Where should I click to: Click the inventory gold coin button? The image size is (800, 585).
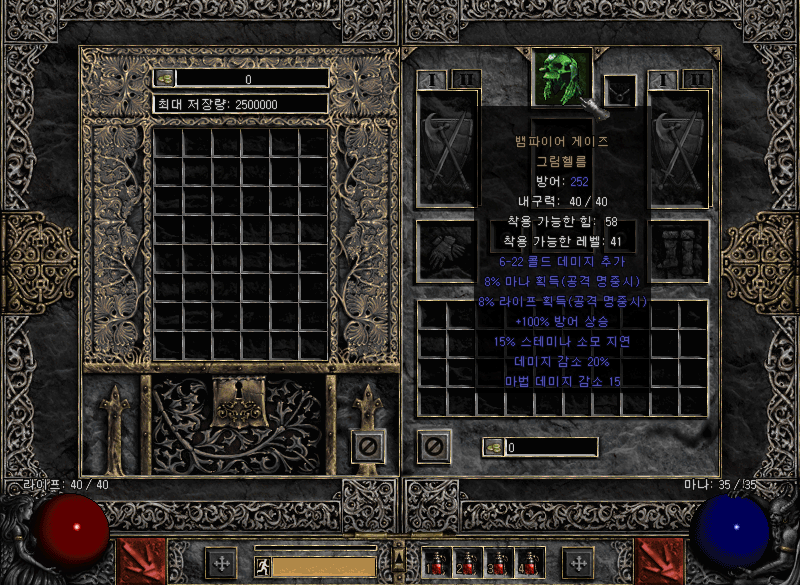coord(493,447)
